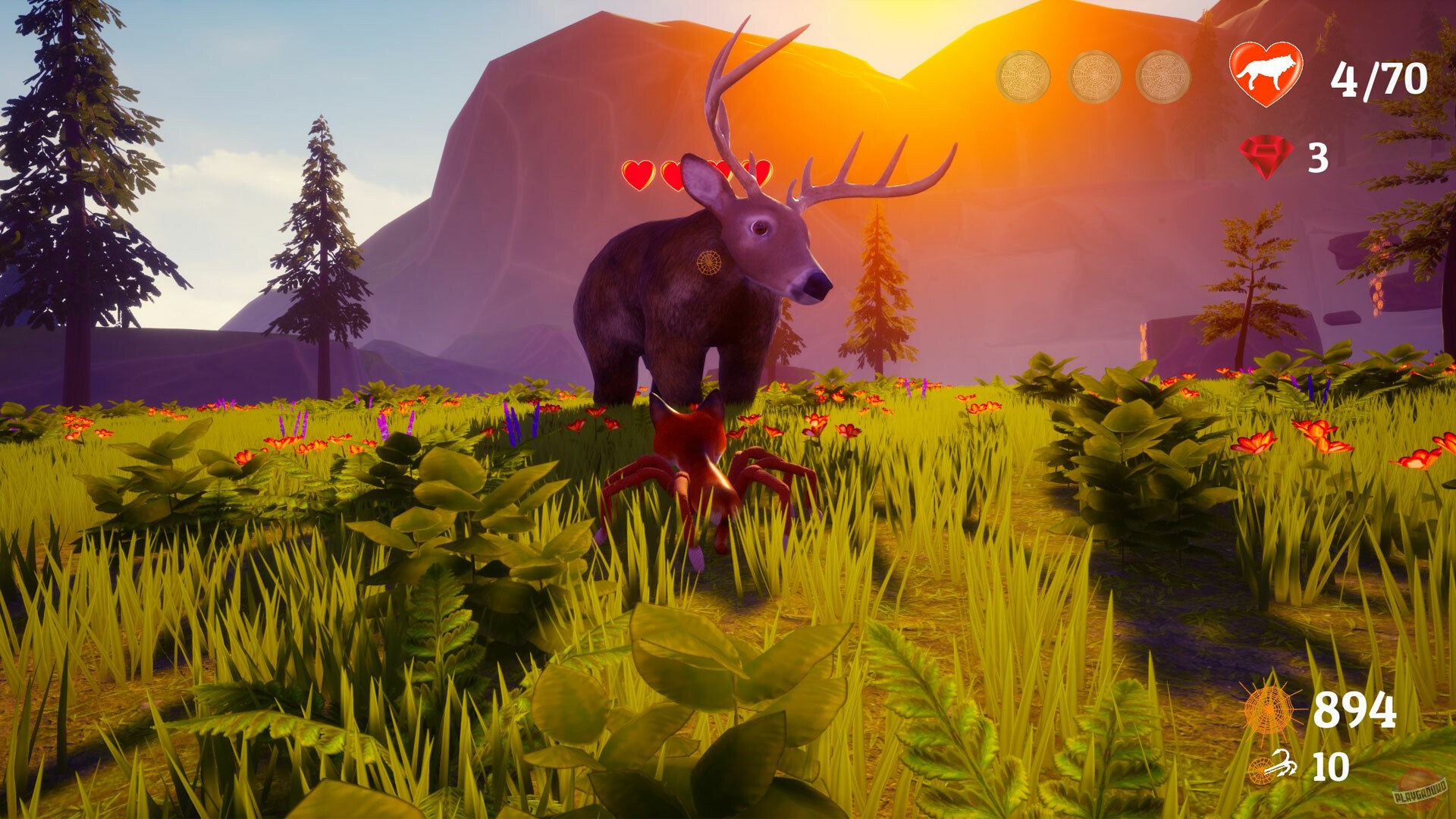Click the web target marker on the deer
This screenshot has width=1456, height=819.
point(711,262)
